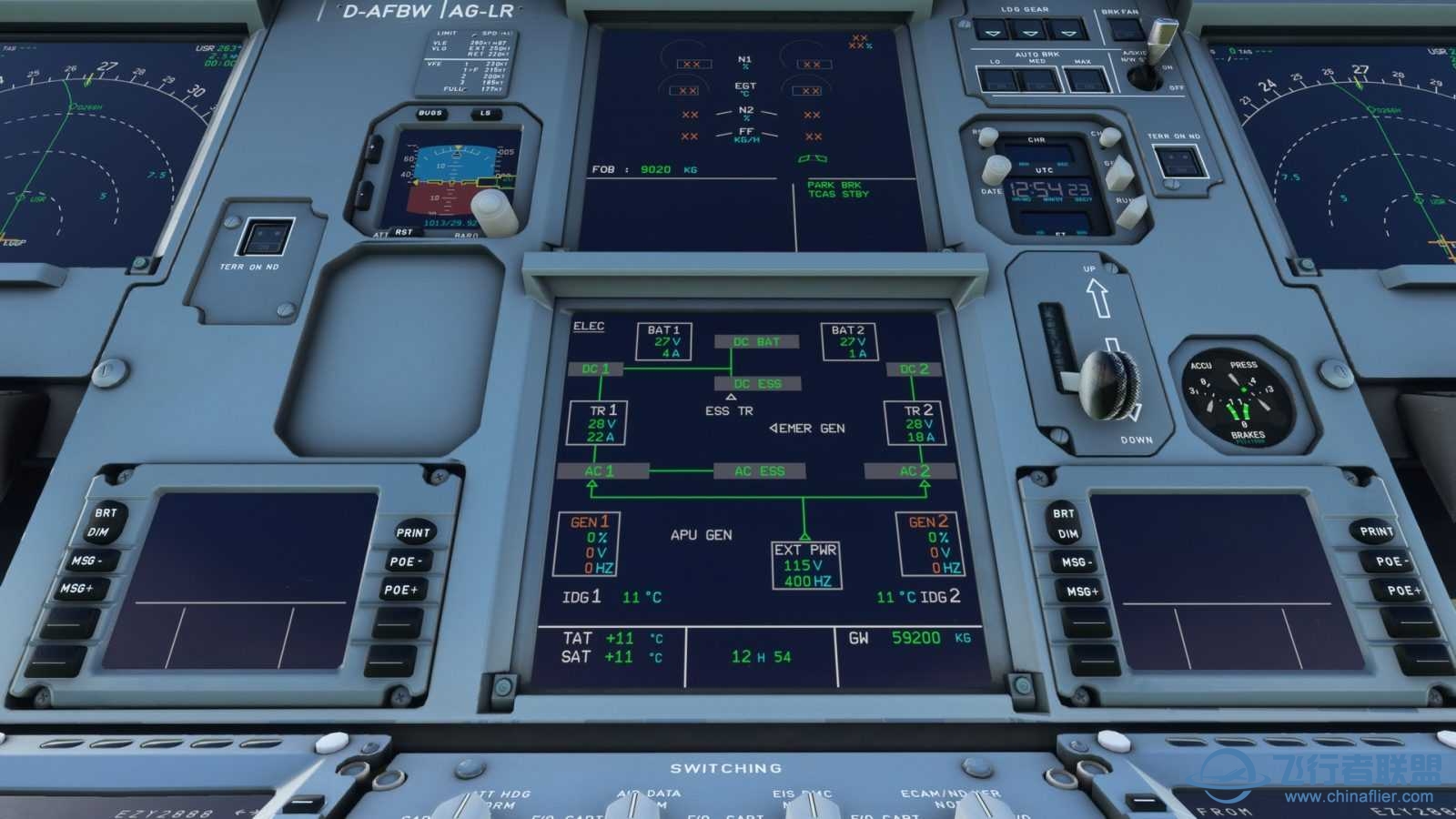Toggle the left TERR ON ND pushbutton

click(267, 237)
